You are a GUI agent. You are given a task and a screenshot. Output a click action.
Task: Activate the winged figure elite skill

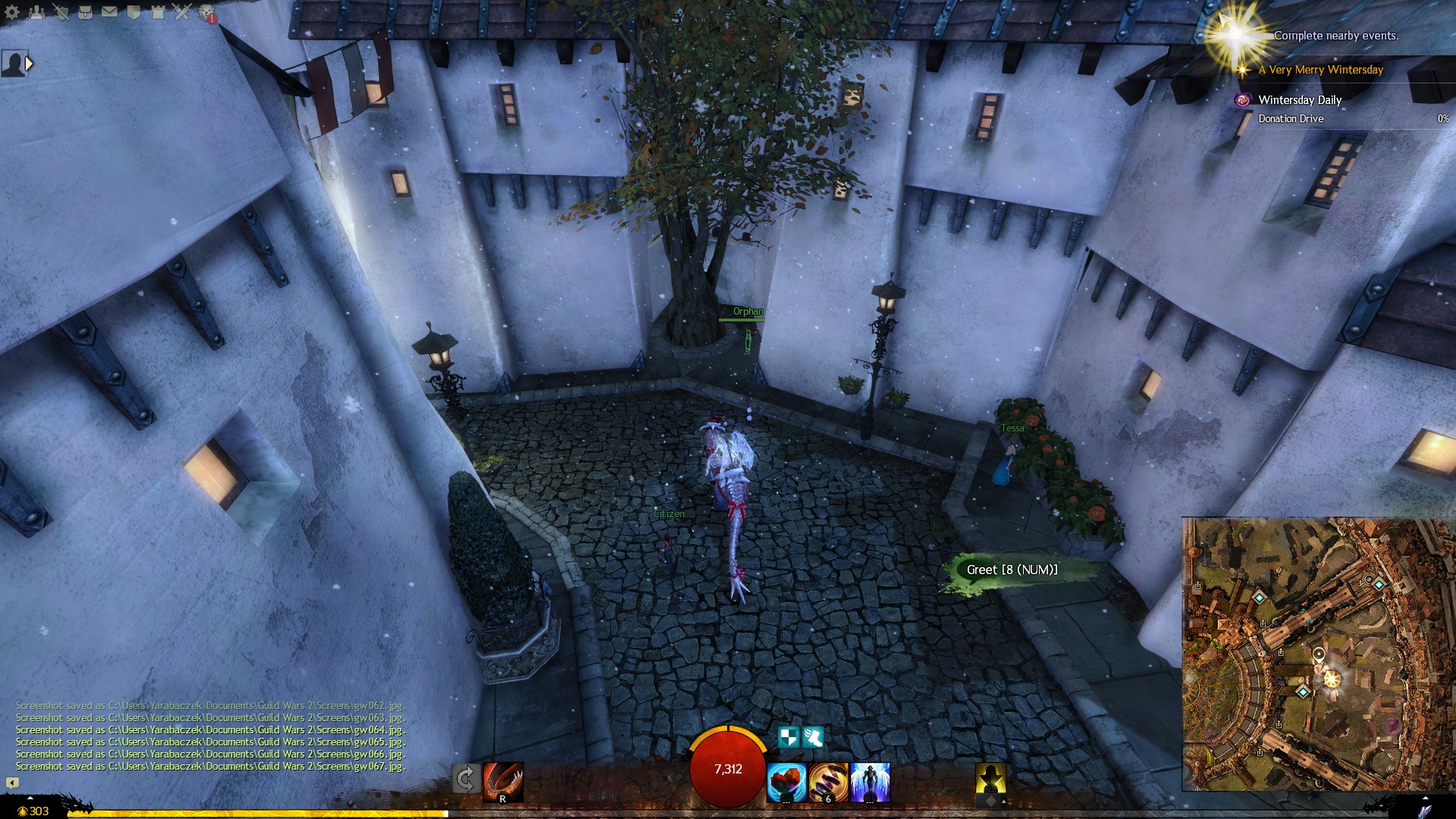870,782
